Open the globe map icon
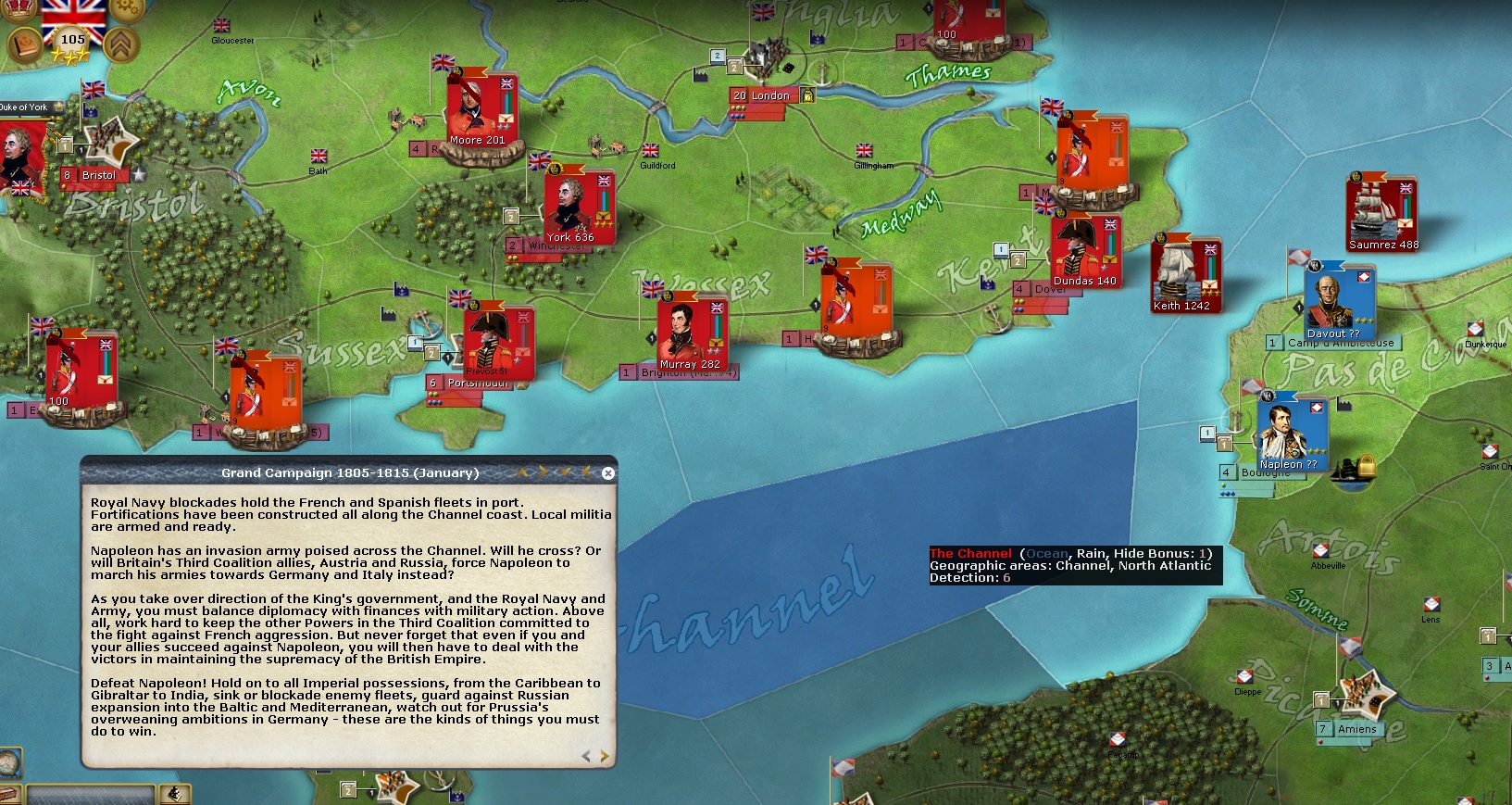1512x805 pixels. tap(8, 762)
